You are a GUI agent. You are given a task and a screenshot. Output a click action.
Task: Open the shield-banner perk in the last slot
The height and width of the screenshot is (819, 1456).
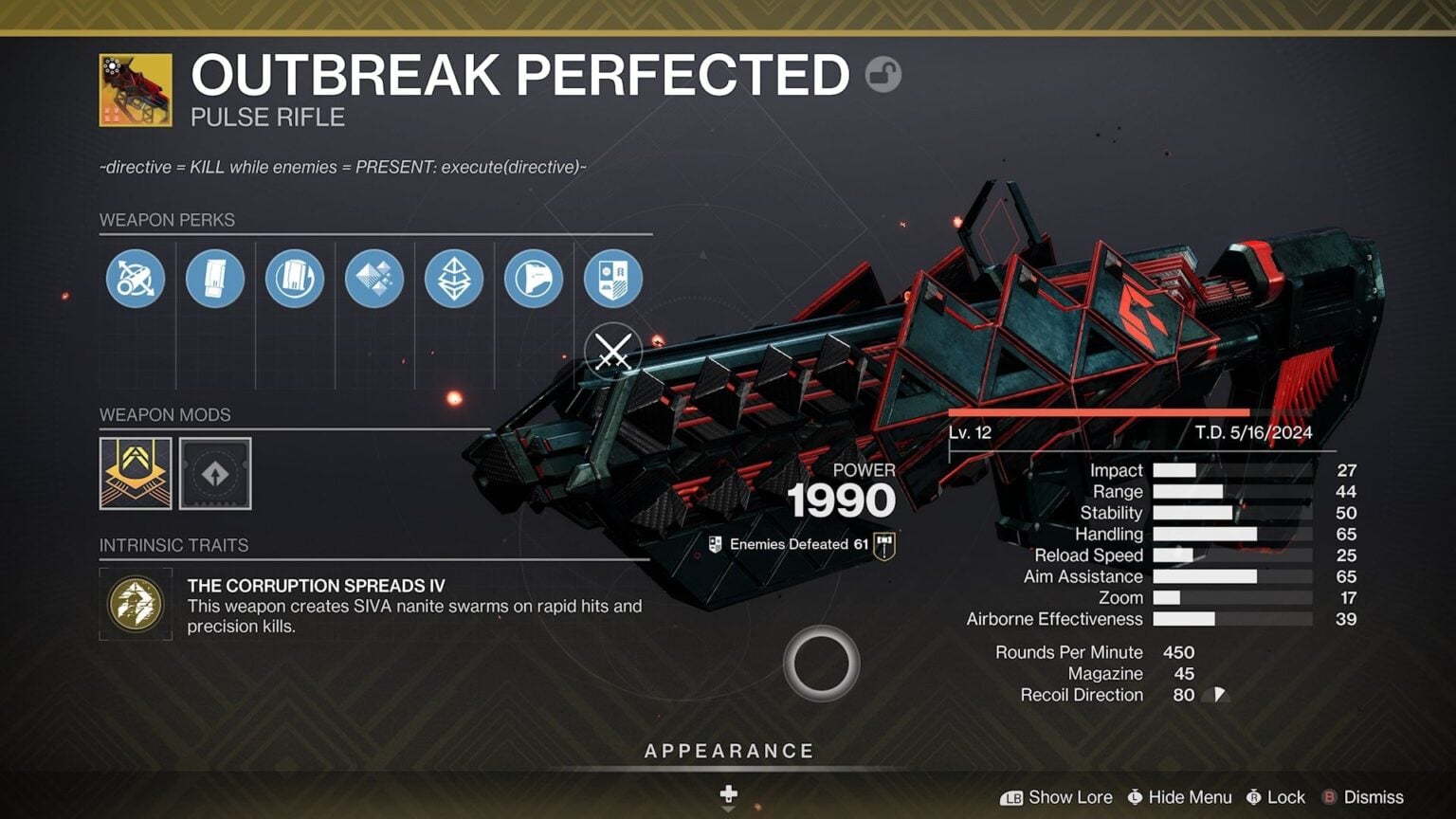(x=612, y=278)
